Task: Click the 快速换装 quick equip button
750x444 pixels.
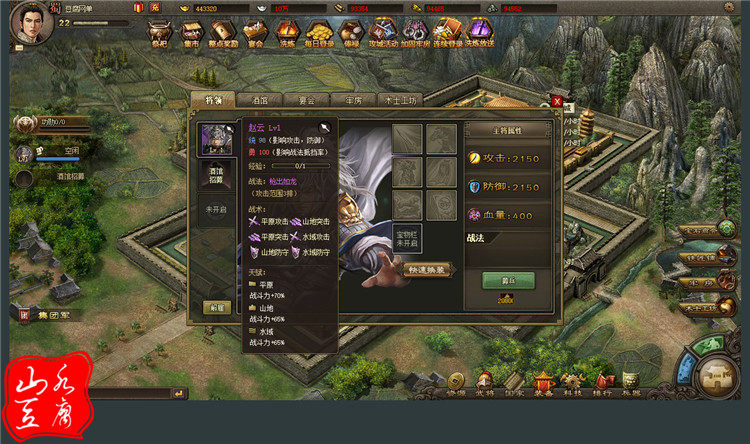Action: point(430,269)
